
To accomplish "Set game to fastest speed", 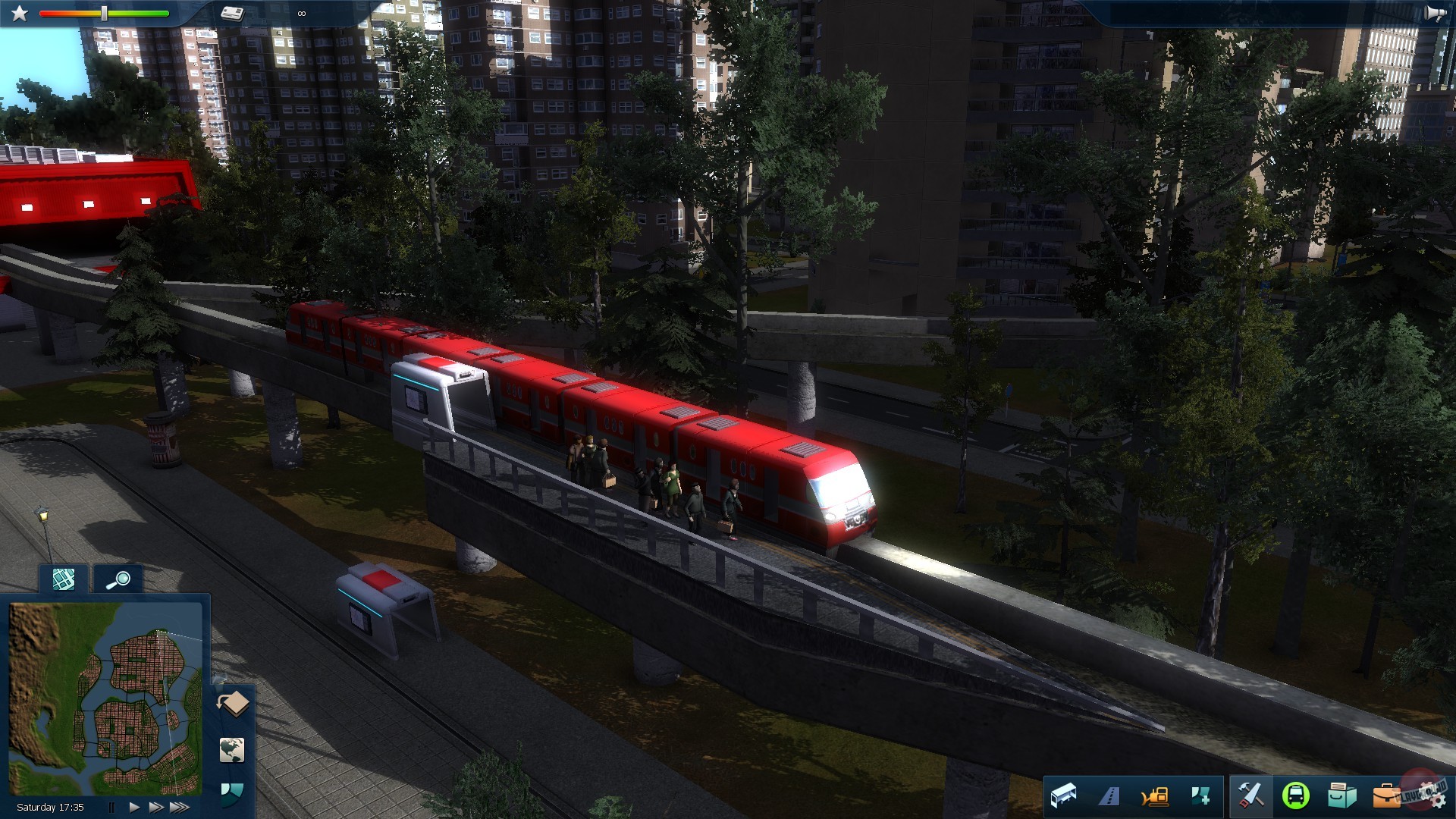I will [x=177, y=806].
